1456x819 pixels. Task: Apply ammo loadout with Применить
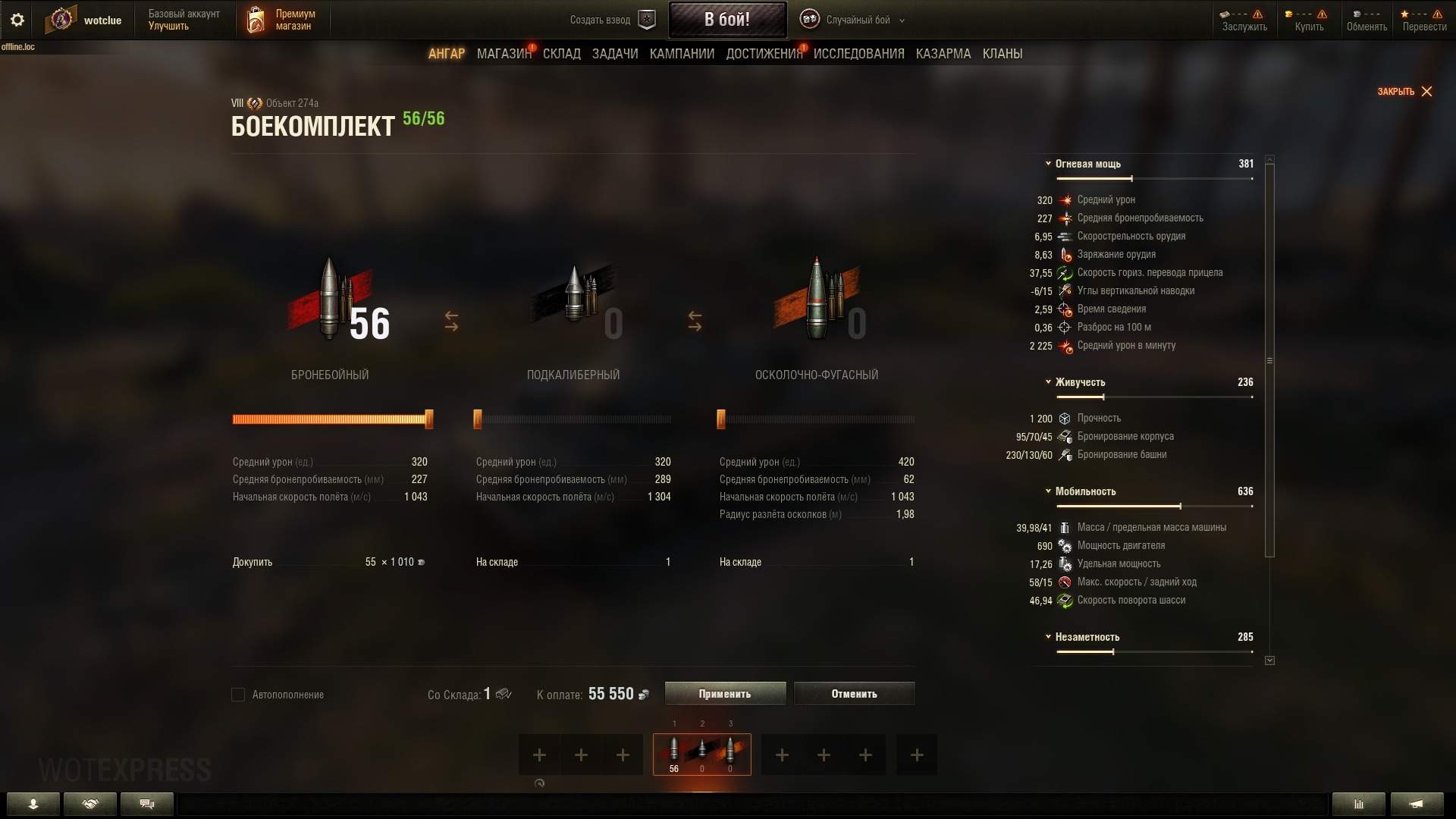click(x=725, y=694)
